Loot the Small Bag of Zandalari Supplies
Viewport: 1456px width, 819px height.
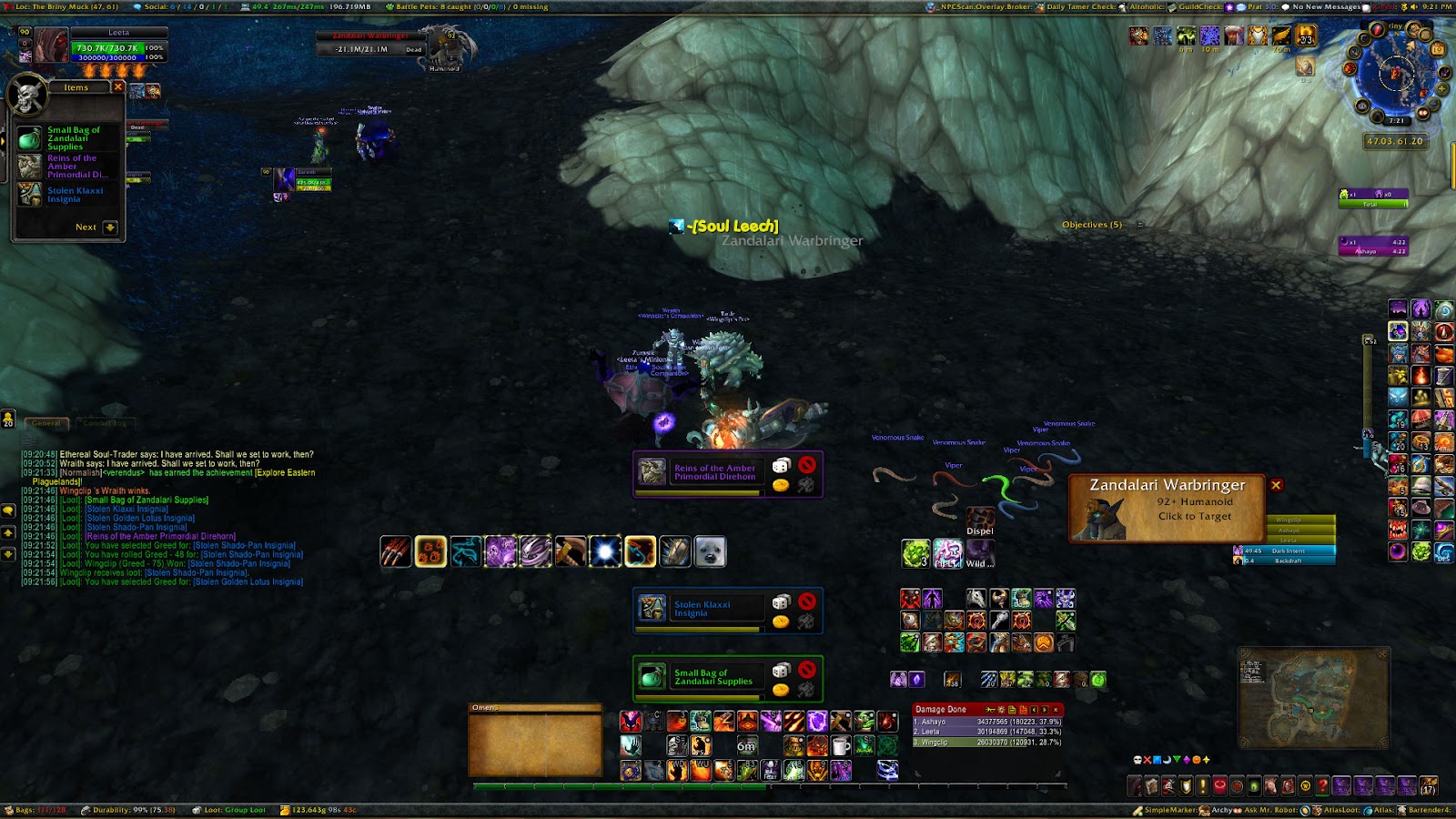click(x=30, y=138)
